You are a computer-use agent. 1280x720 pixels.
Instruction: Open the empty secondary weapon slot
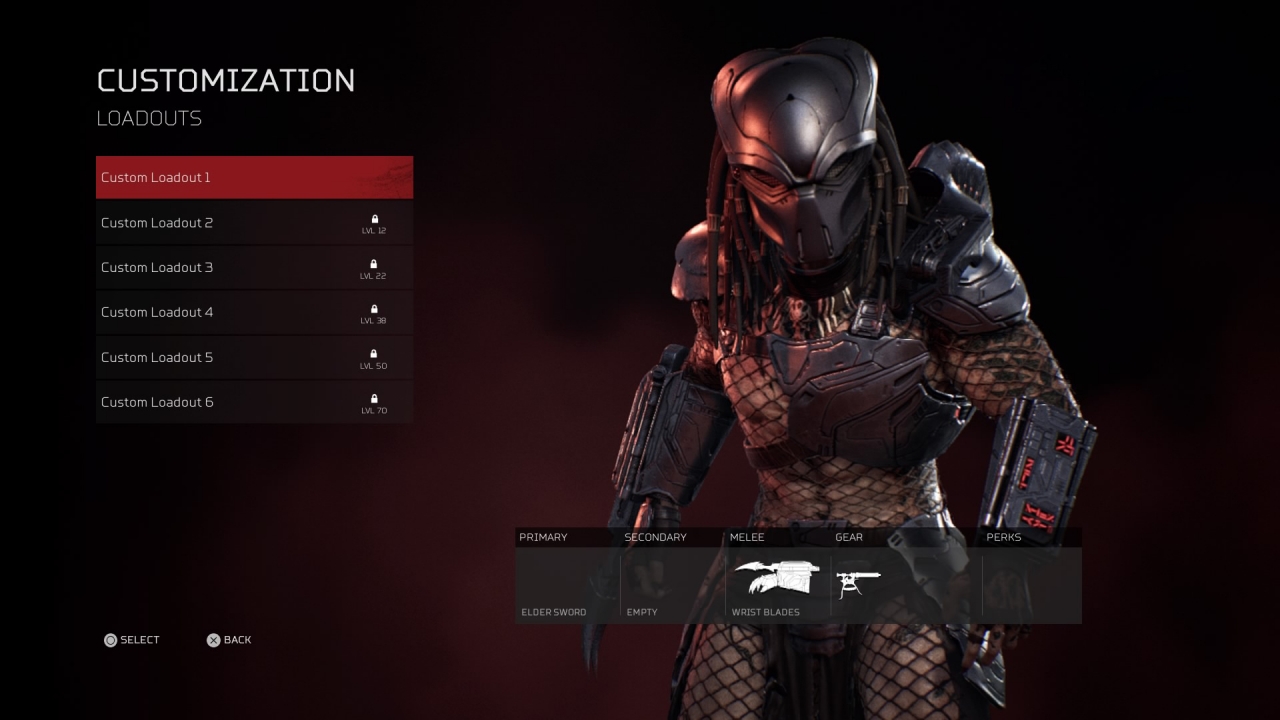click(x=672, y=585)
